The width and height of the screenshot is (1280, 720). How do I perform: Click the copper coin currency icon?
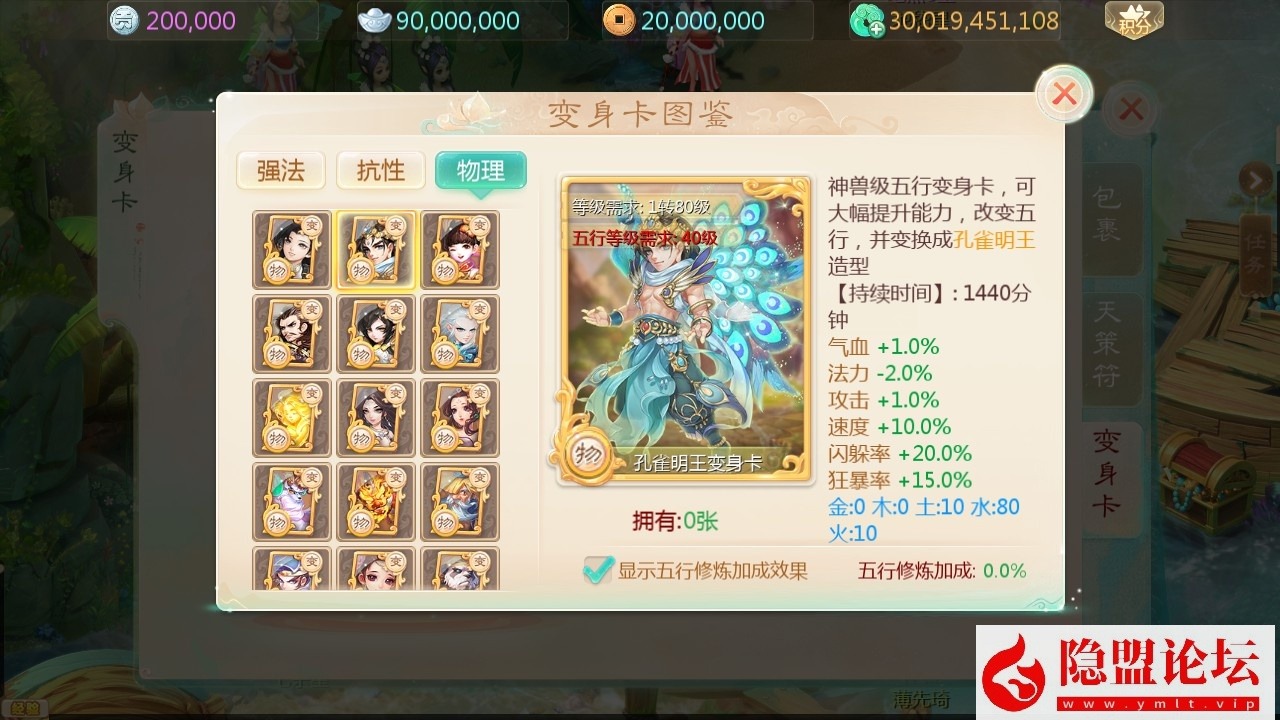(x=619, y=19)
